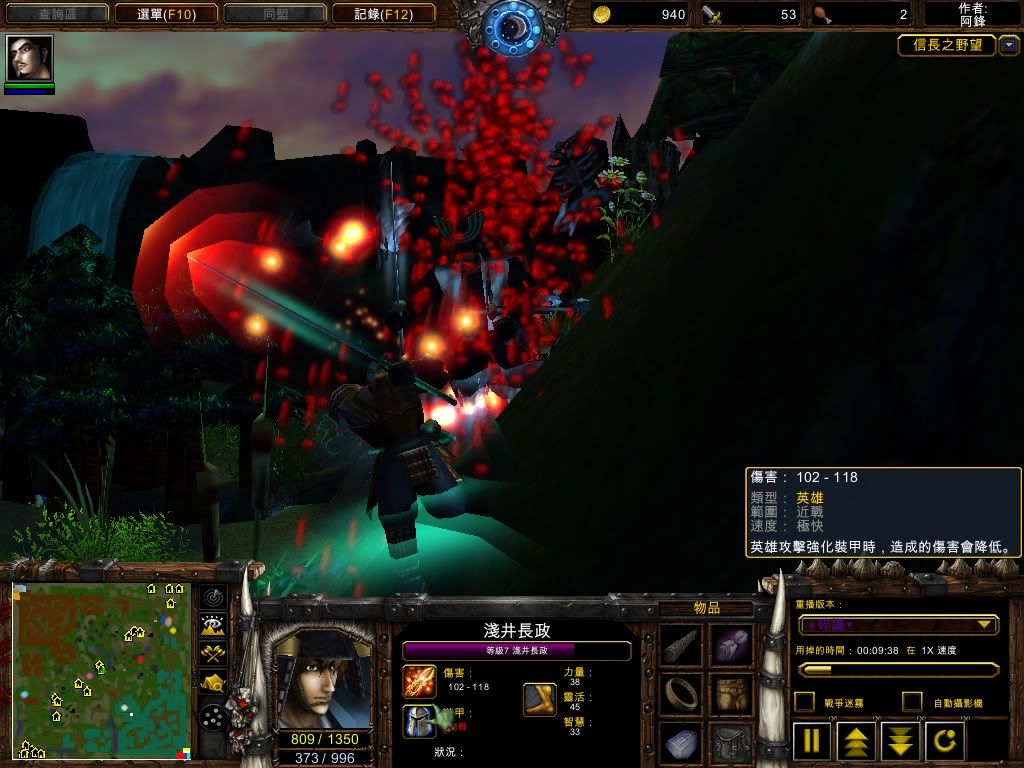
Task: Click the formation toggle button below minimap icons
Action: 213,717
